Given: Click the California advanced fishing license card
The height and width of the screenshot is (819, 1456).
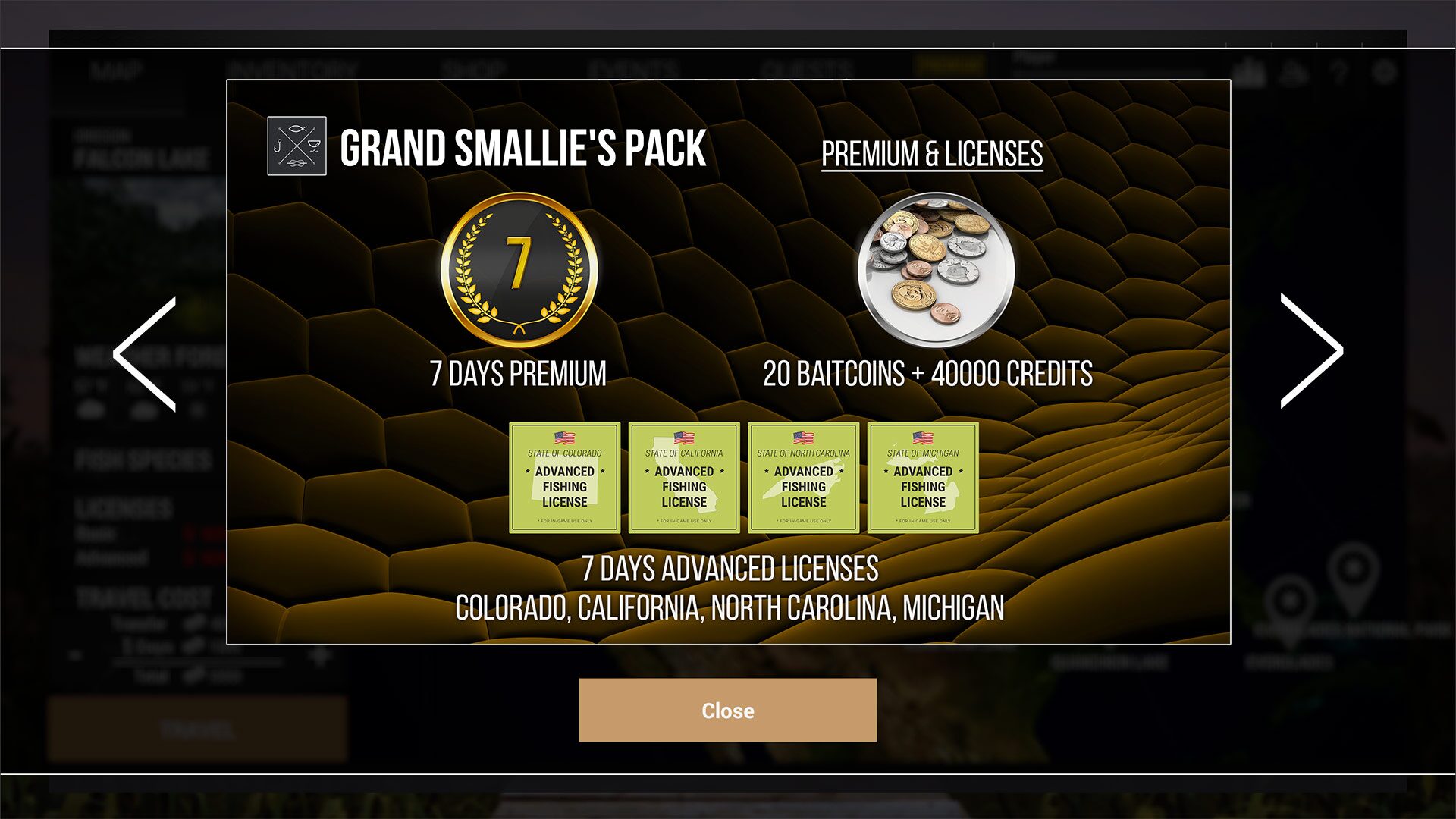Looking at the screenshot, I should pos(683,476).
